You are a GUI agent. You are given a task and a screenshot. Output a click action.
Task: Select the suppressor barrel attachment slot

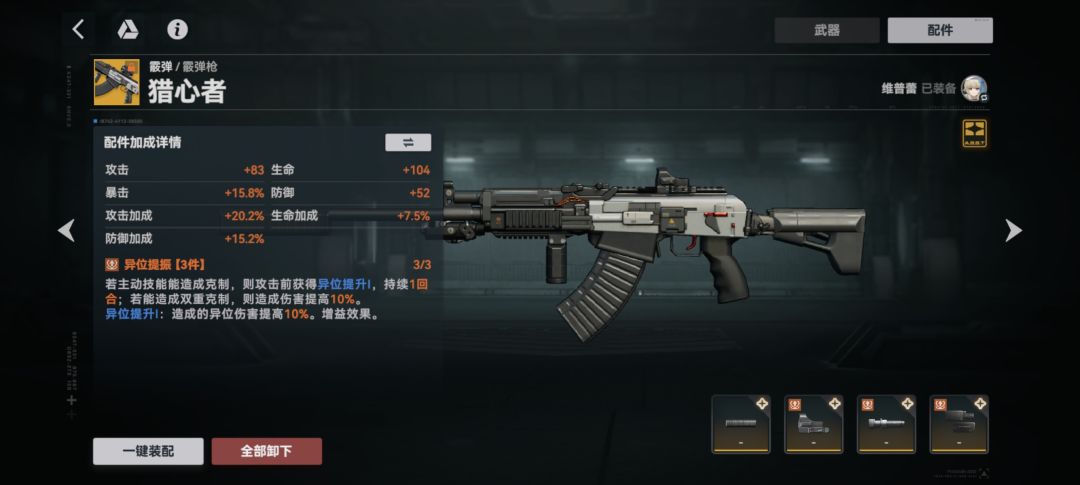741,424
